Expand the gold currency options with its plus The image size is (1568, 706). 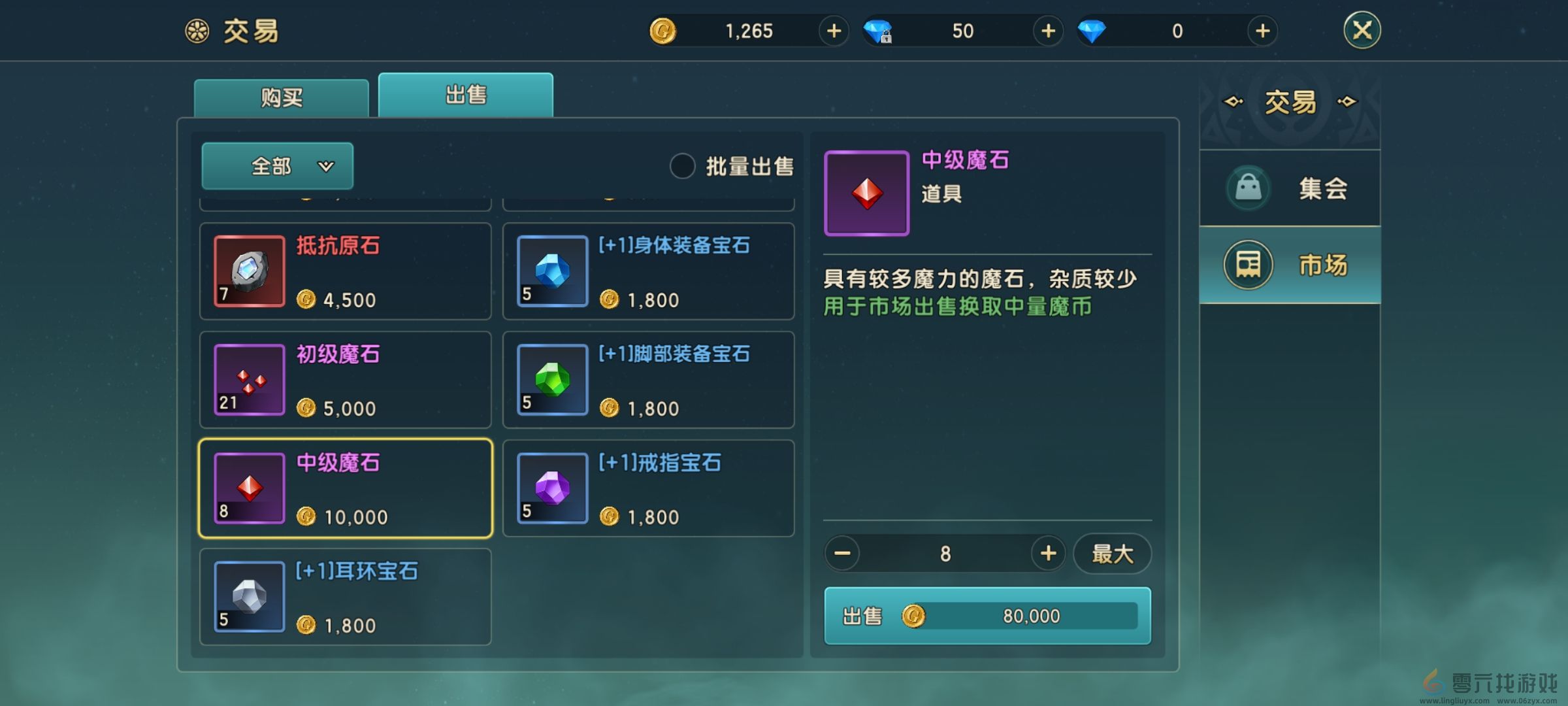point(834,31)
